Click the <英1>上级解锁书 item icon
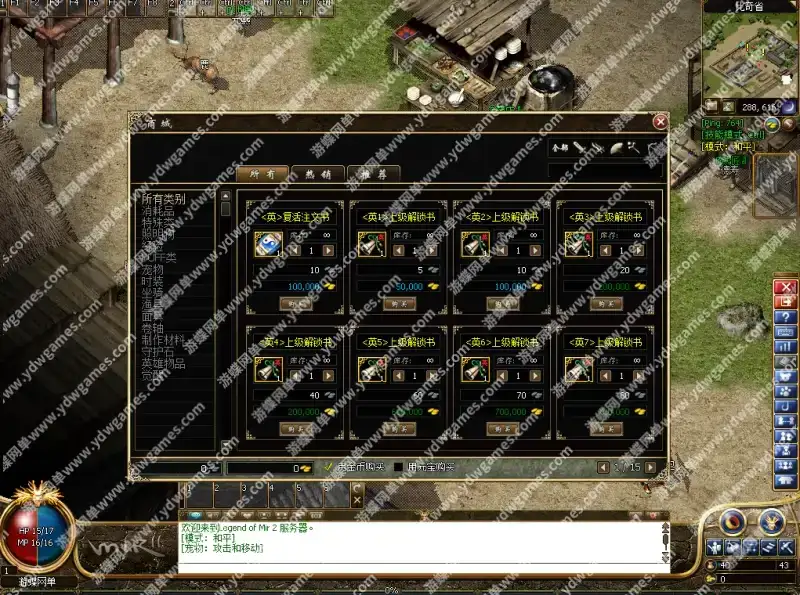Viewport: 800px width, 595px height. [x=371, y=244]
